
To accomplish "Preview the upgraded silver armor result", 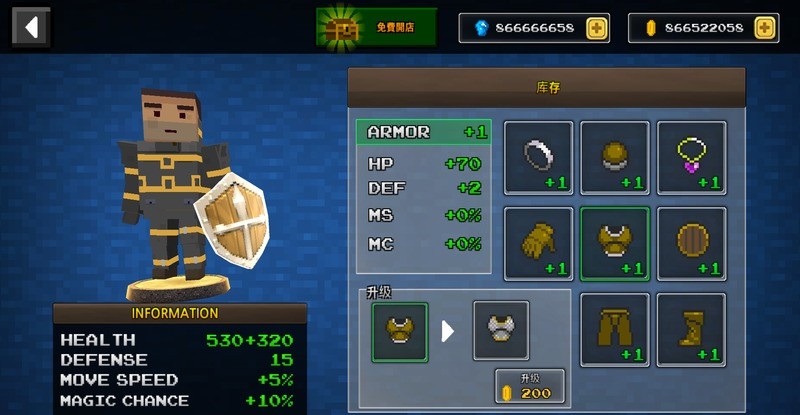I will [500, 331].
